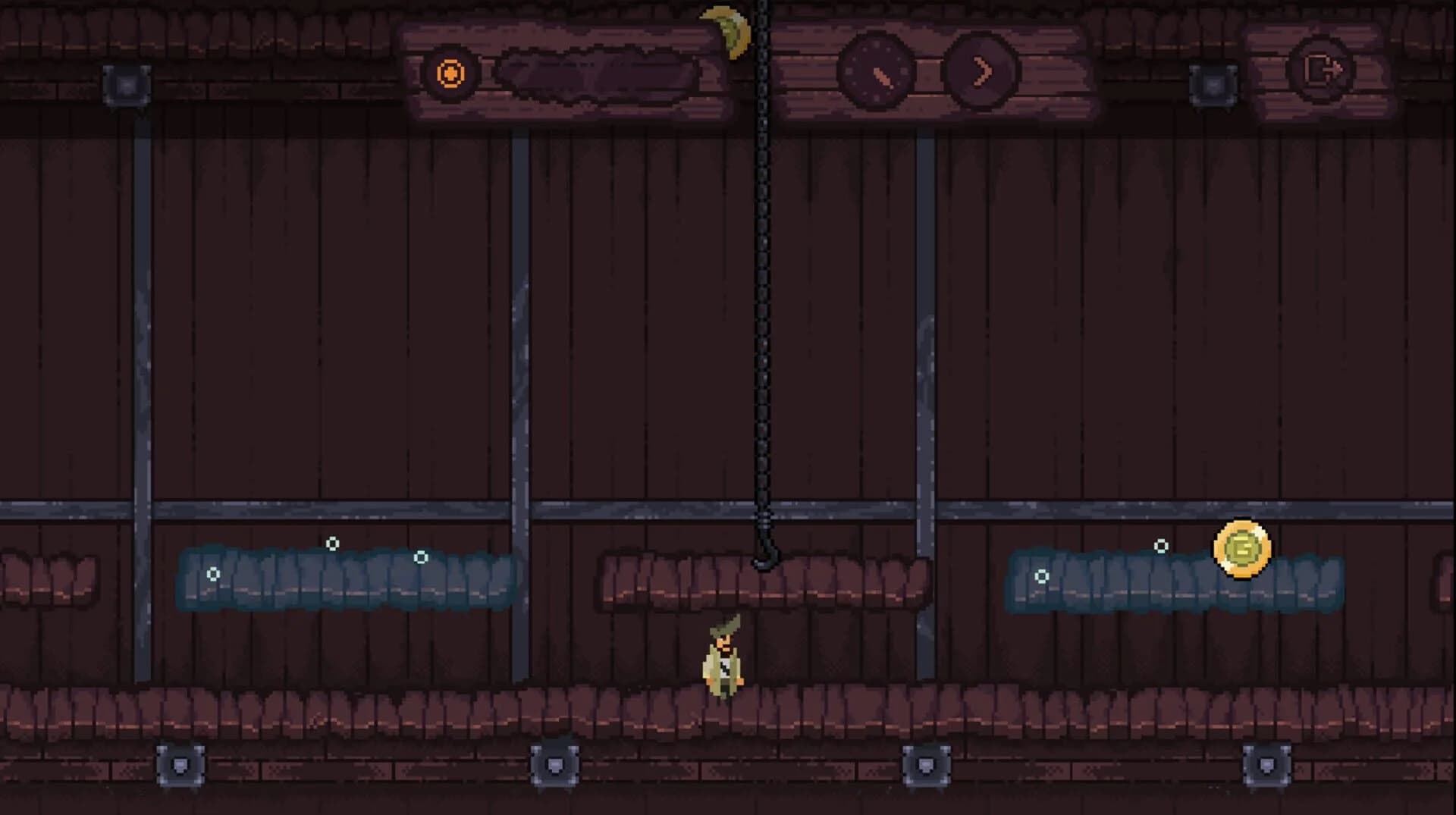
Task: Click the metal bolt plate on the left wall
Action: point(127,86)
